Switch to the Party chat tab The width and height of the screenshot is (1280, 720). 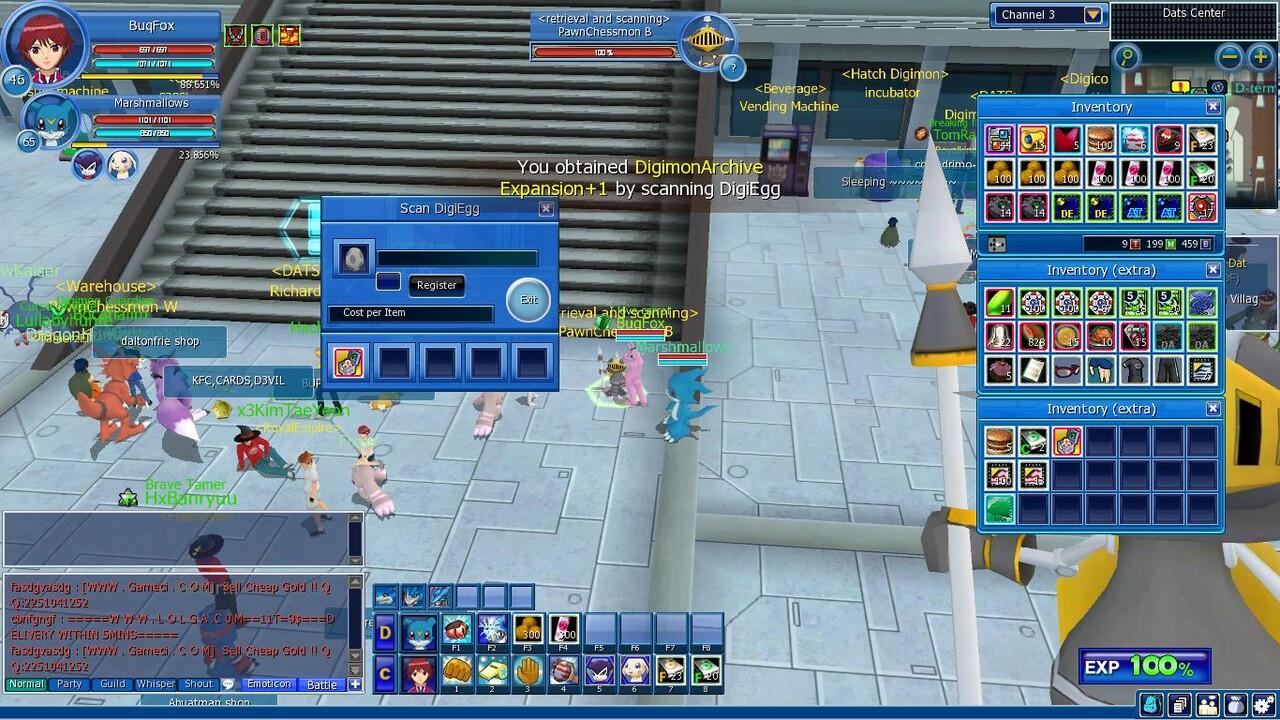tap(68, 684)
